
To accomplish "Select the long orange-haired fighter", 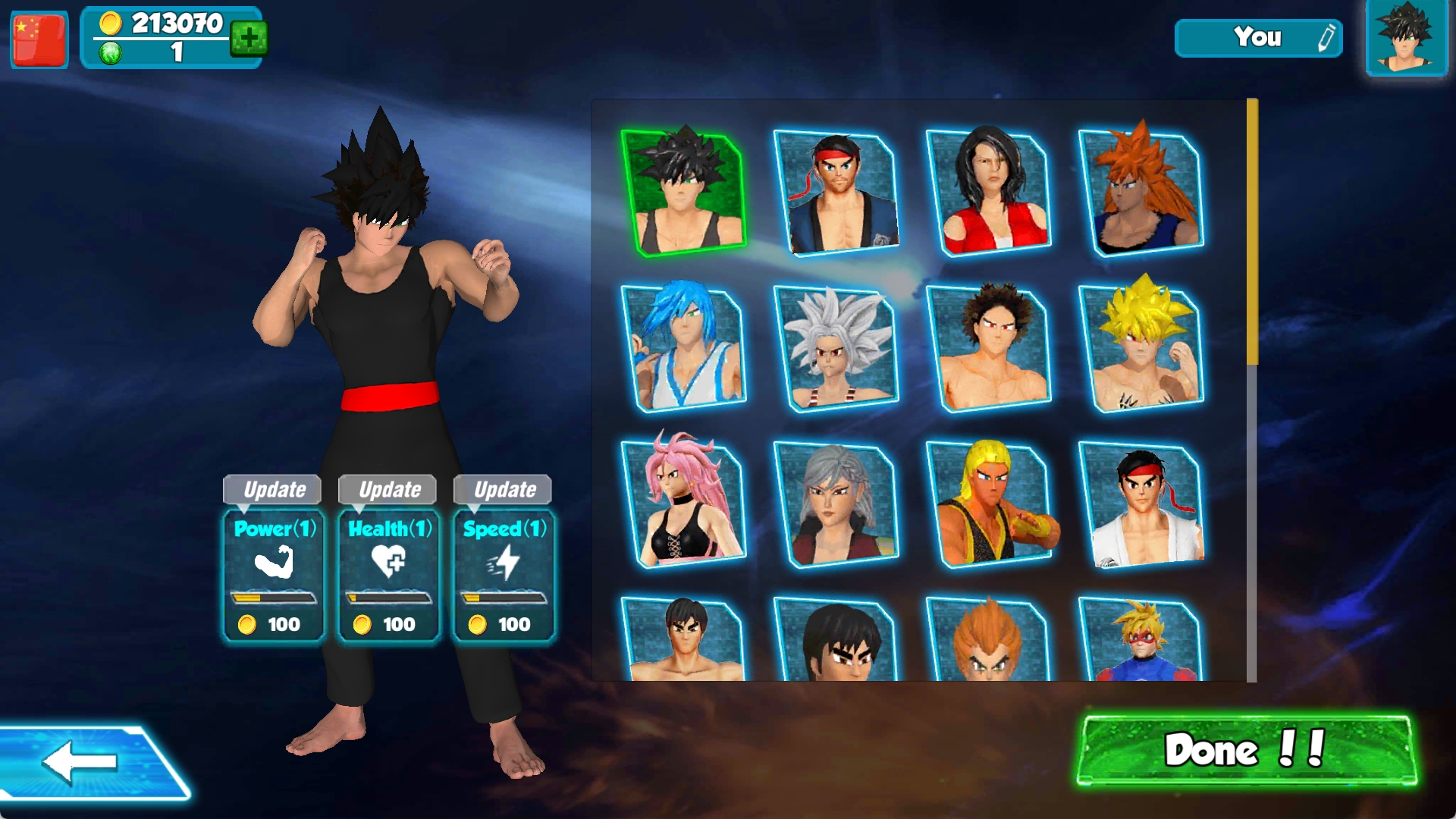I will click(x=1141, y=193).
